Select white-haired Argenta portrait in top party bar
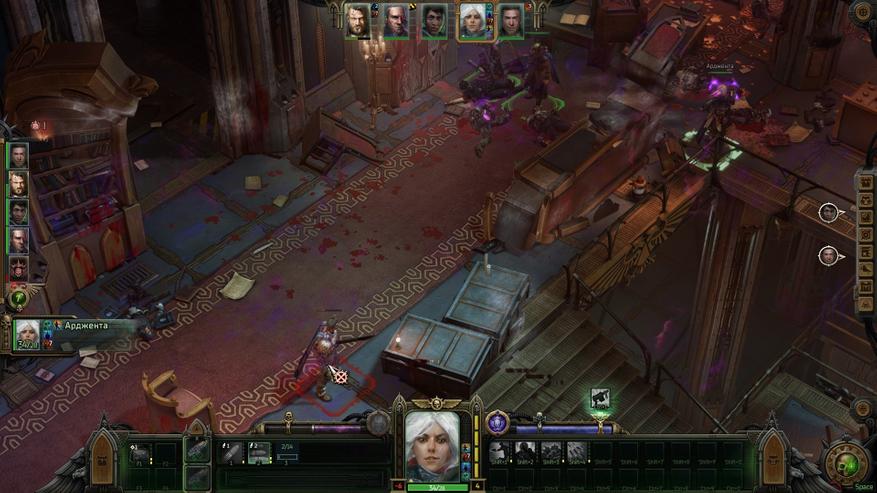This screenshot has width=877, height=493. tap(472, 21)
